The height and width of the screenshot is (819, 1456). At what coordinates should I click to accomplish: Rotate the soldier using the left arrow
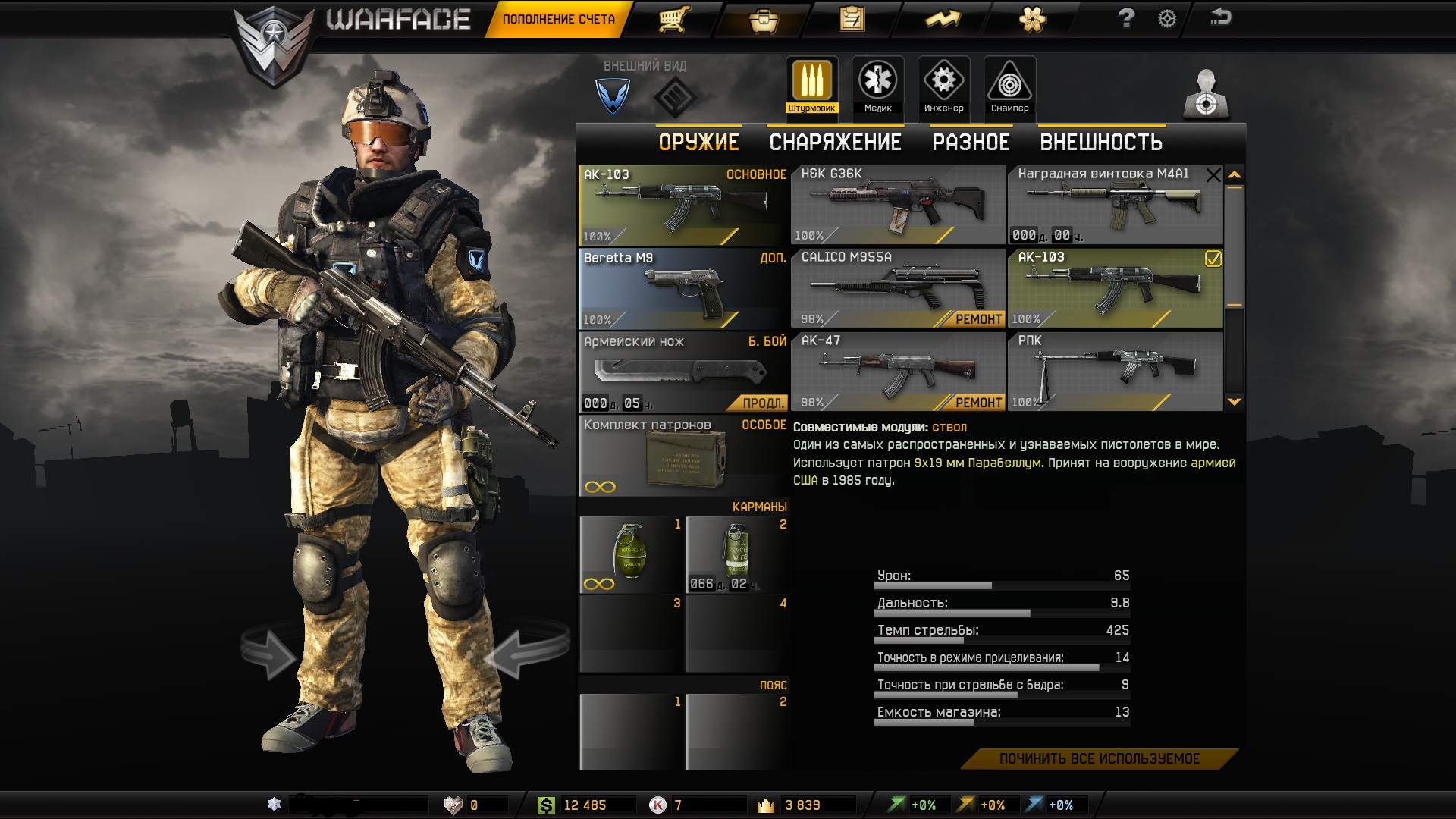click(268, 652)
